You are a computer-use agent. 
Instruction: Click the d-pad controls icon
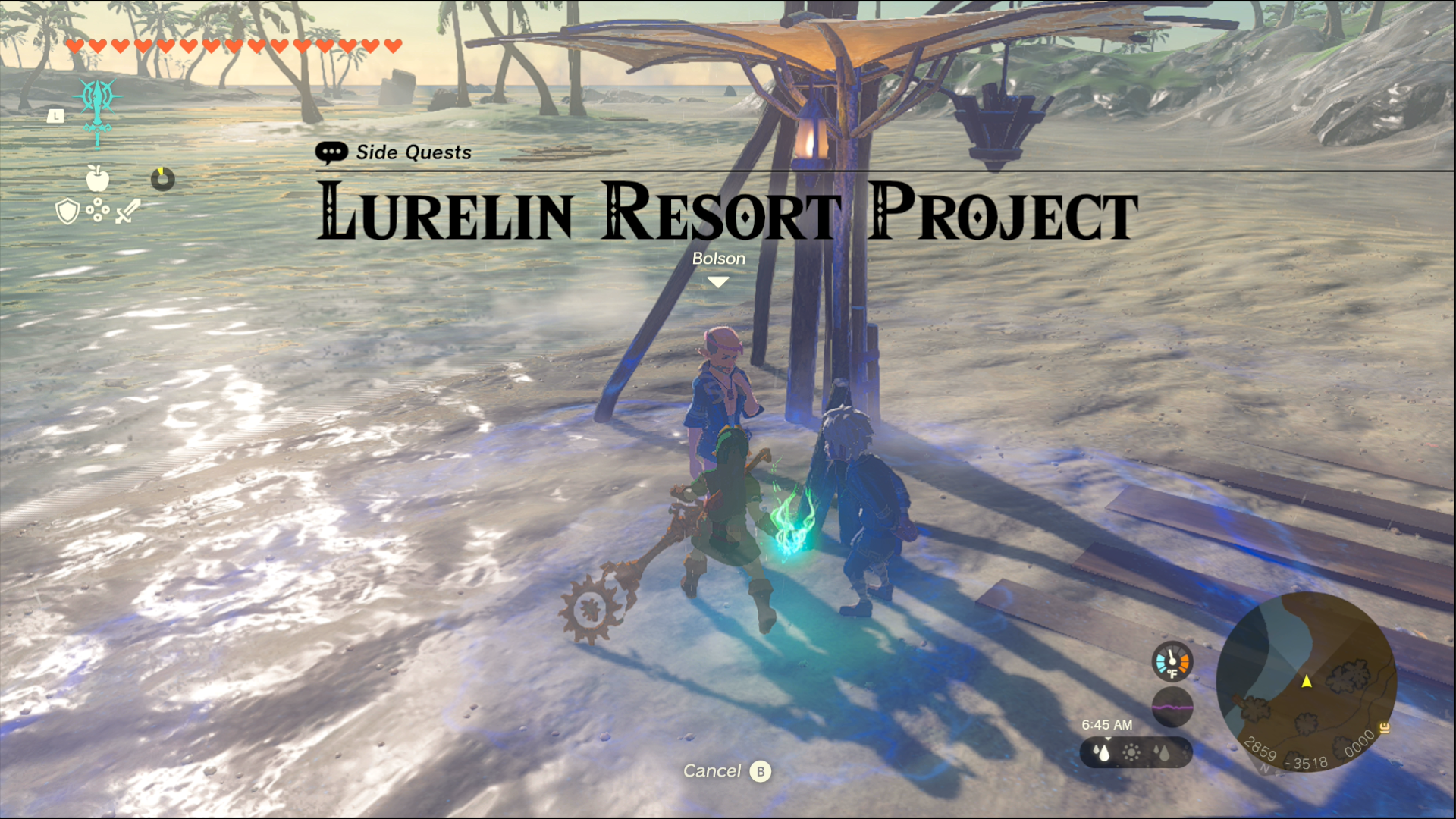pyautogui.click(x=97, y=209)
